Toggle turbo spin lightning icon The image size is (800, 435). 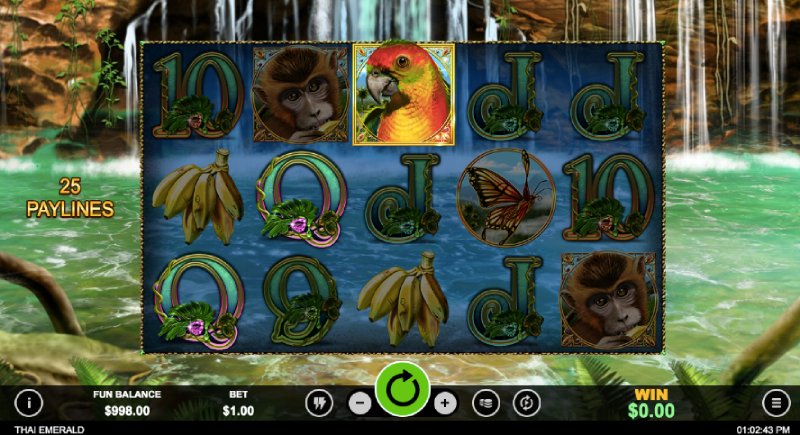[319, 403]
